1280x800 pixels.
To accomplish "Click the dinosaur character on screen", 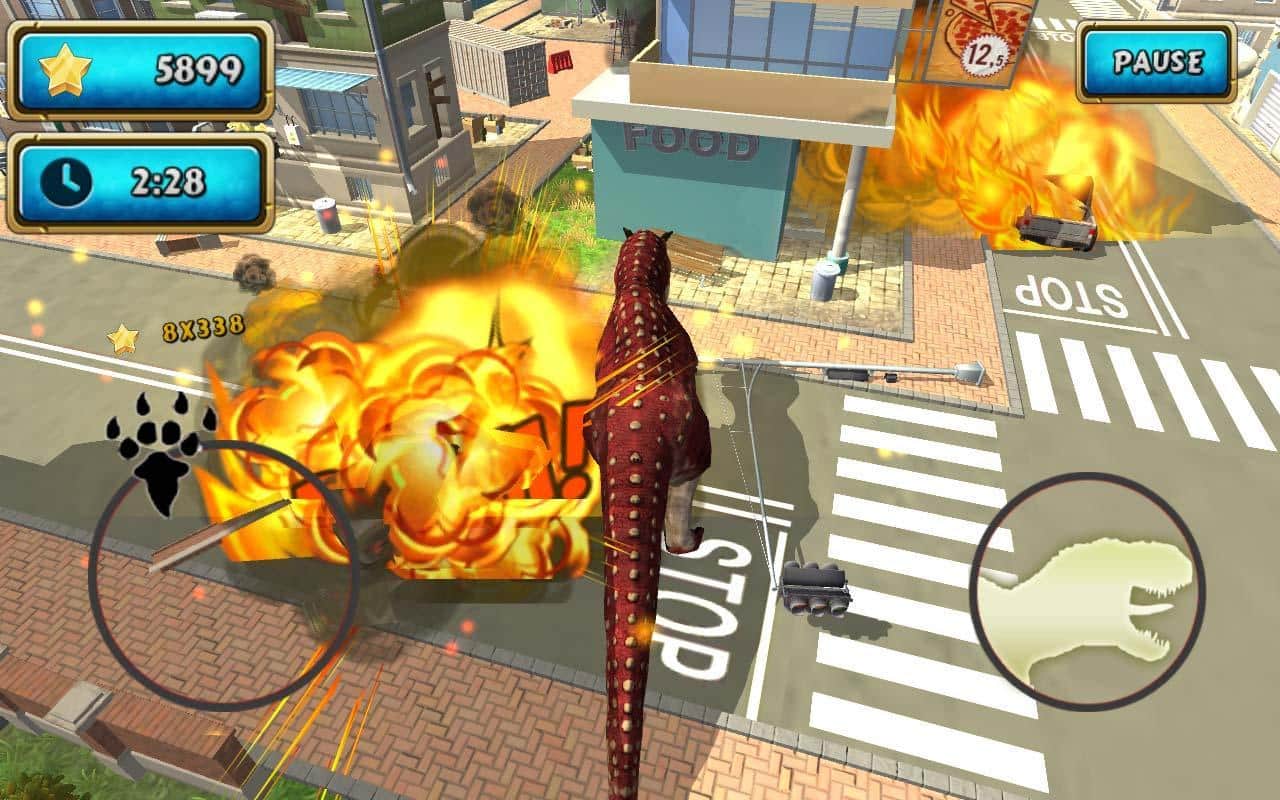I will 640,450.
